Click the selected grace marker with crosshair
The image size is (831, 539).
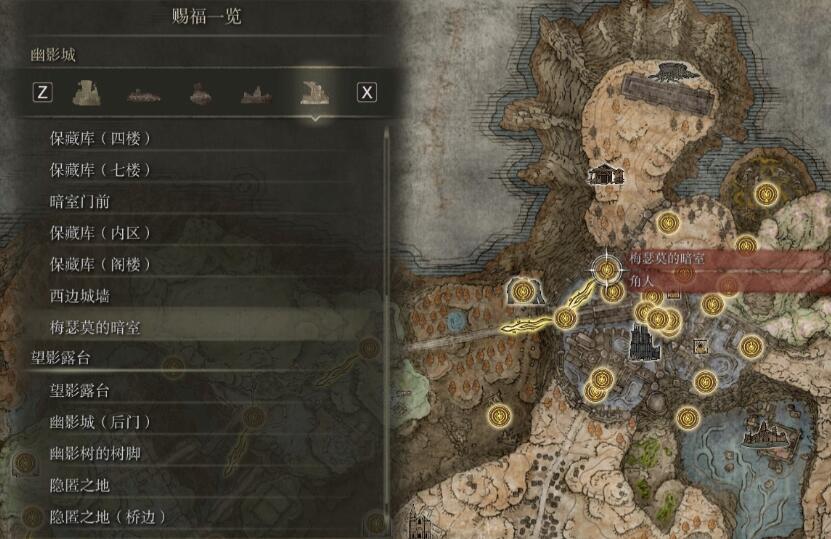pyautogui.click(x=606, y=269)
